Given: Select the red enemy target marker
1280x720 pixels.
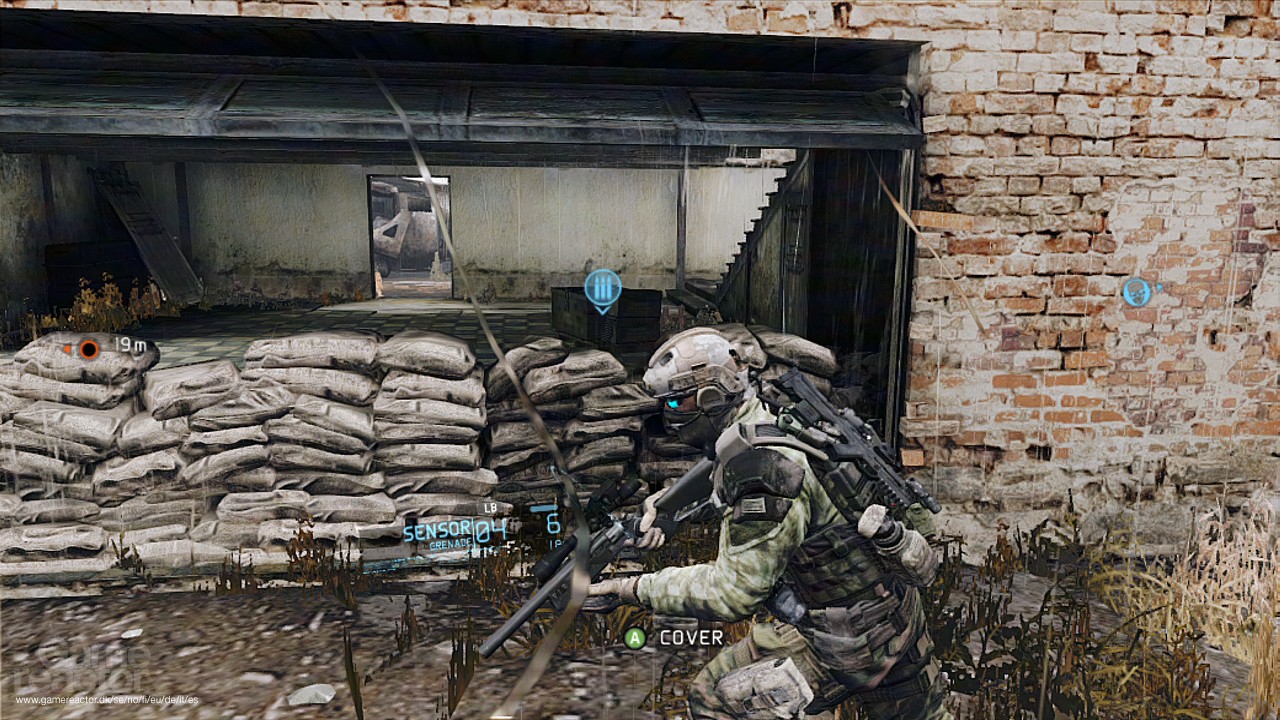Looking at the screenshot, I should (89, 349).
